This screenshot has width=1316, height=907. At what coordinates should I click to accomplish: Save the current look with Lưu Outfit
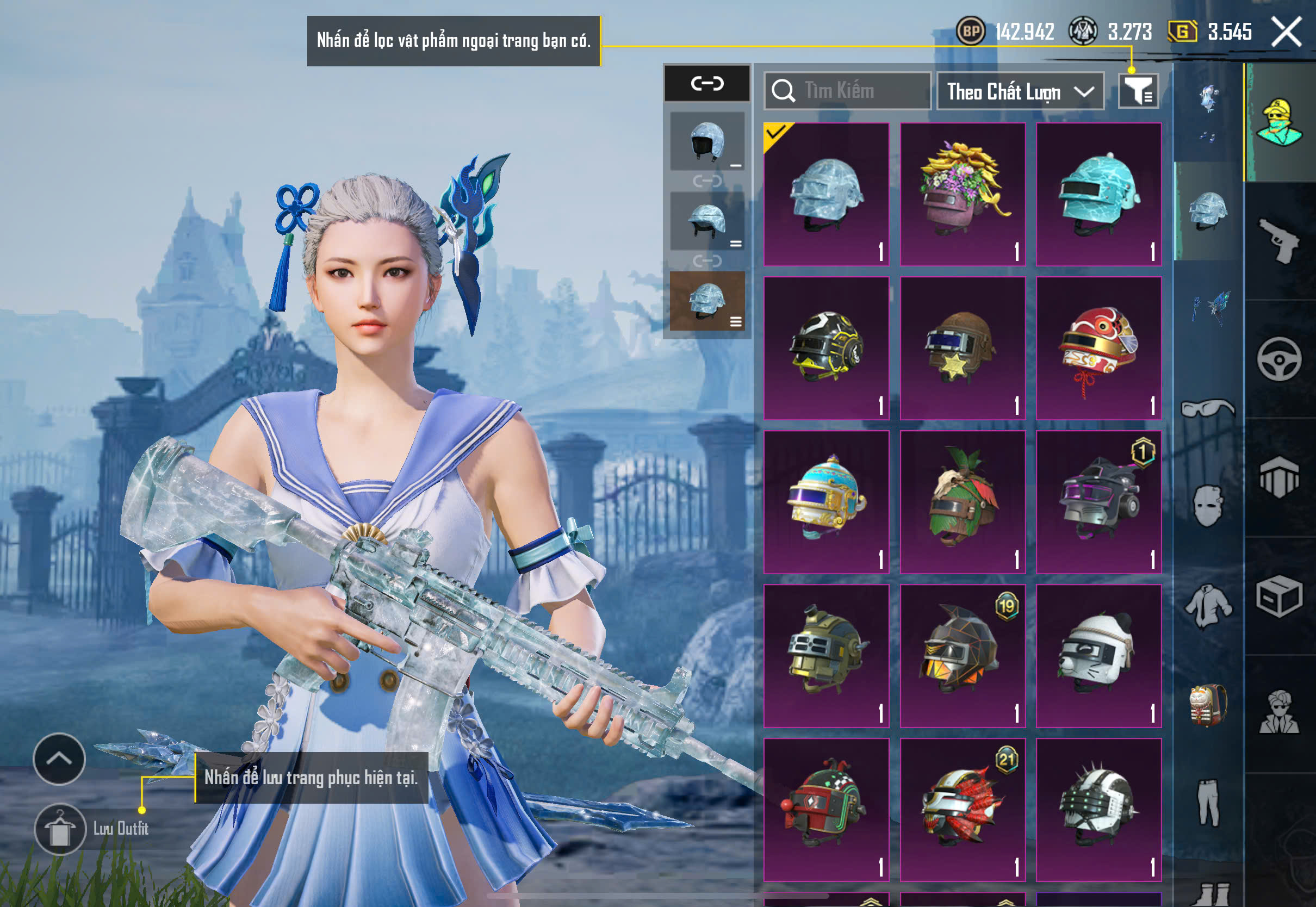[x=60, y=829]
